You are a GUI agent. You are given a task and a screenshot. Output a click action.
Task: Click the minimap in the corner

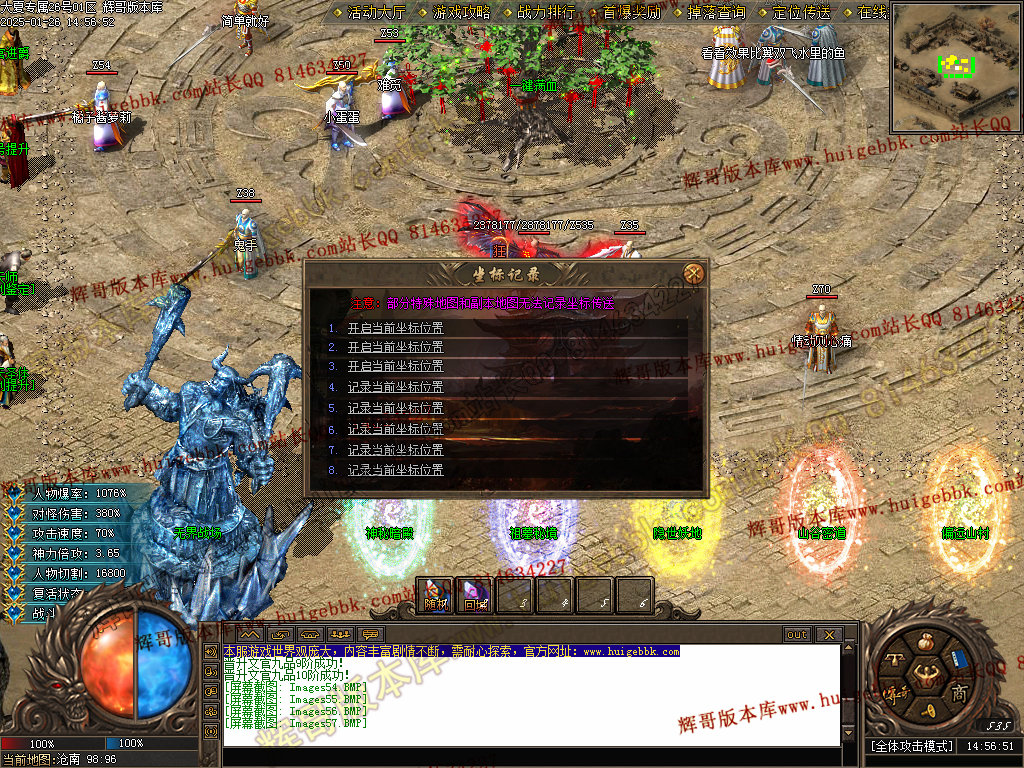pyautogui.click(x=955, y=66)
